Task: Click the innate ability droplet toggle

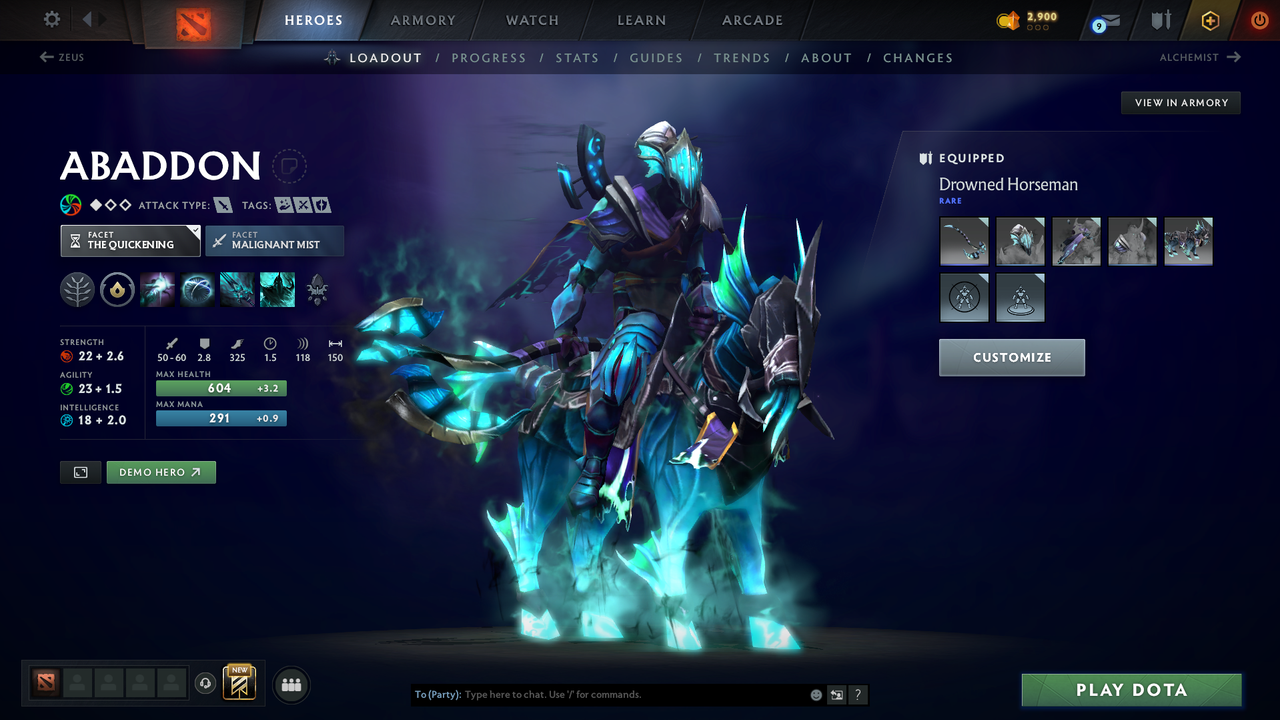Action: click(117, 289)
